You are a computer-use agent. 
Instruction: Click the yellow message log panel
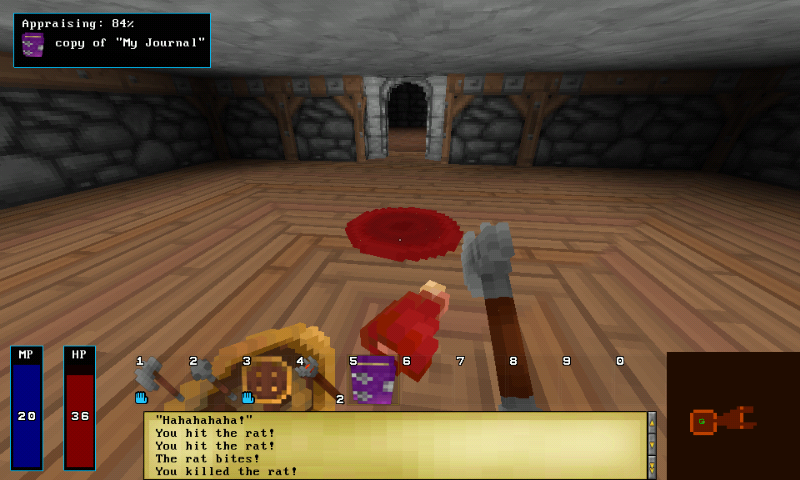pos(395,445)
